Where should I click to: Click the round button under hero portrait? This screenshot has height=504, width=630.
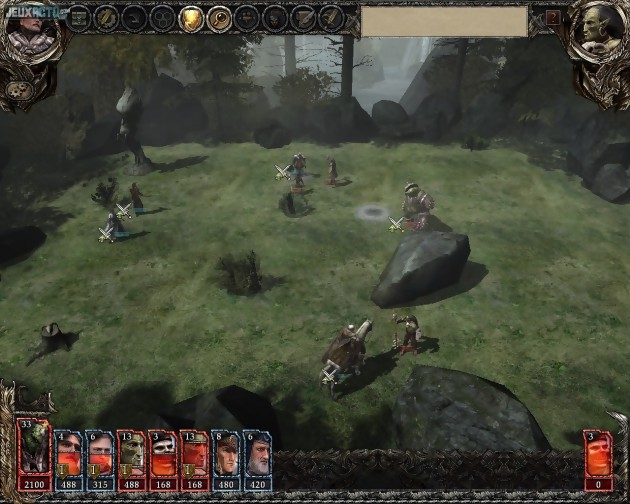(18, 90)
